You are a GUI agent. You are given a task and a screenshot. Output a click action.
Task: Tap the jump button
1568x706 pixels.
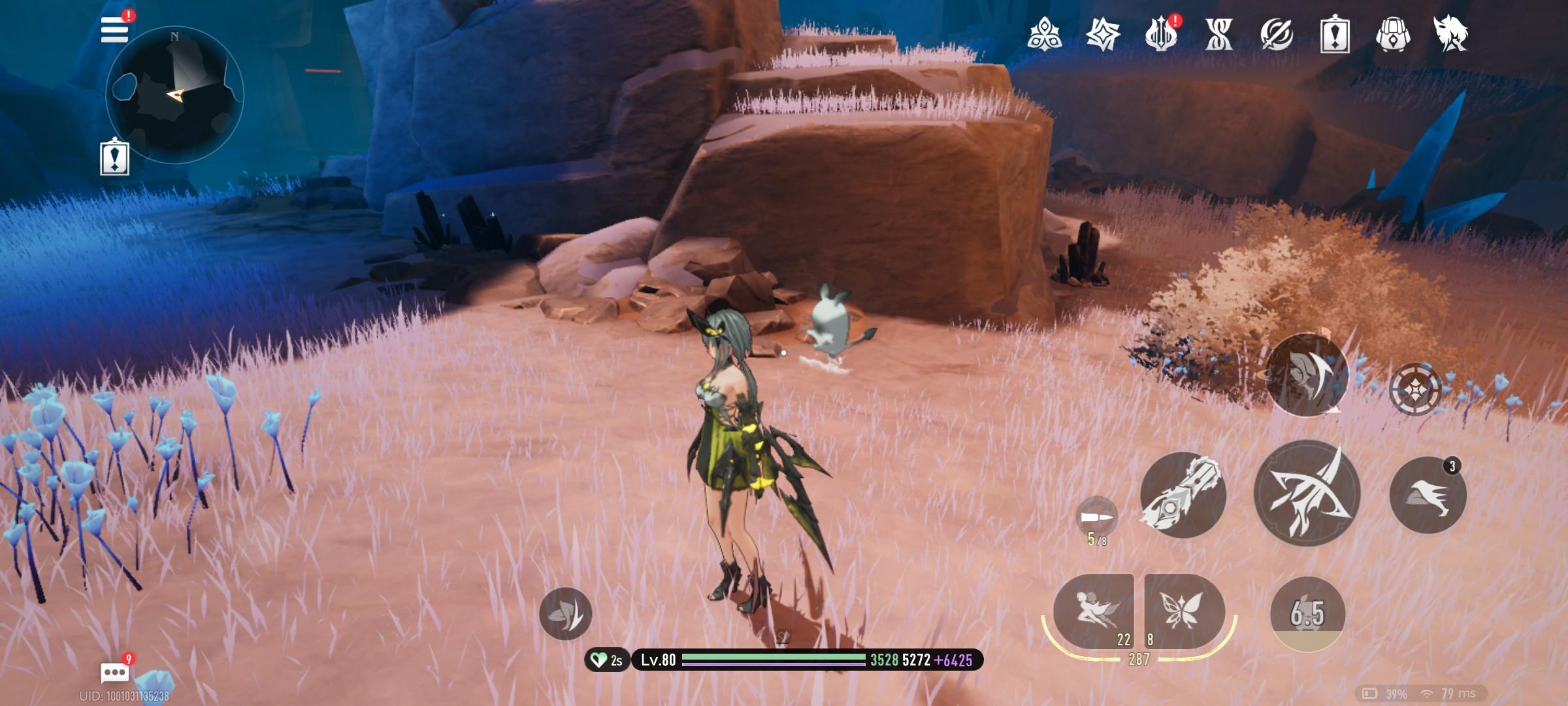pyautogui.click(x=1428, y=495)
